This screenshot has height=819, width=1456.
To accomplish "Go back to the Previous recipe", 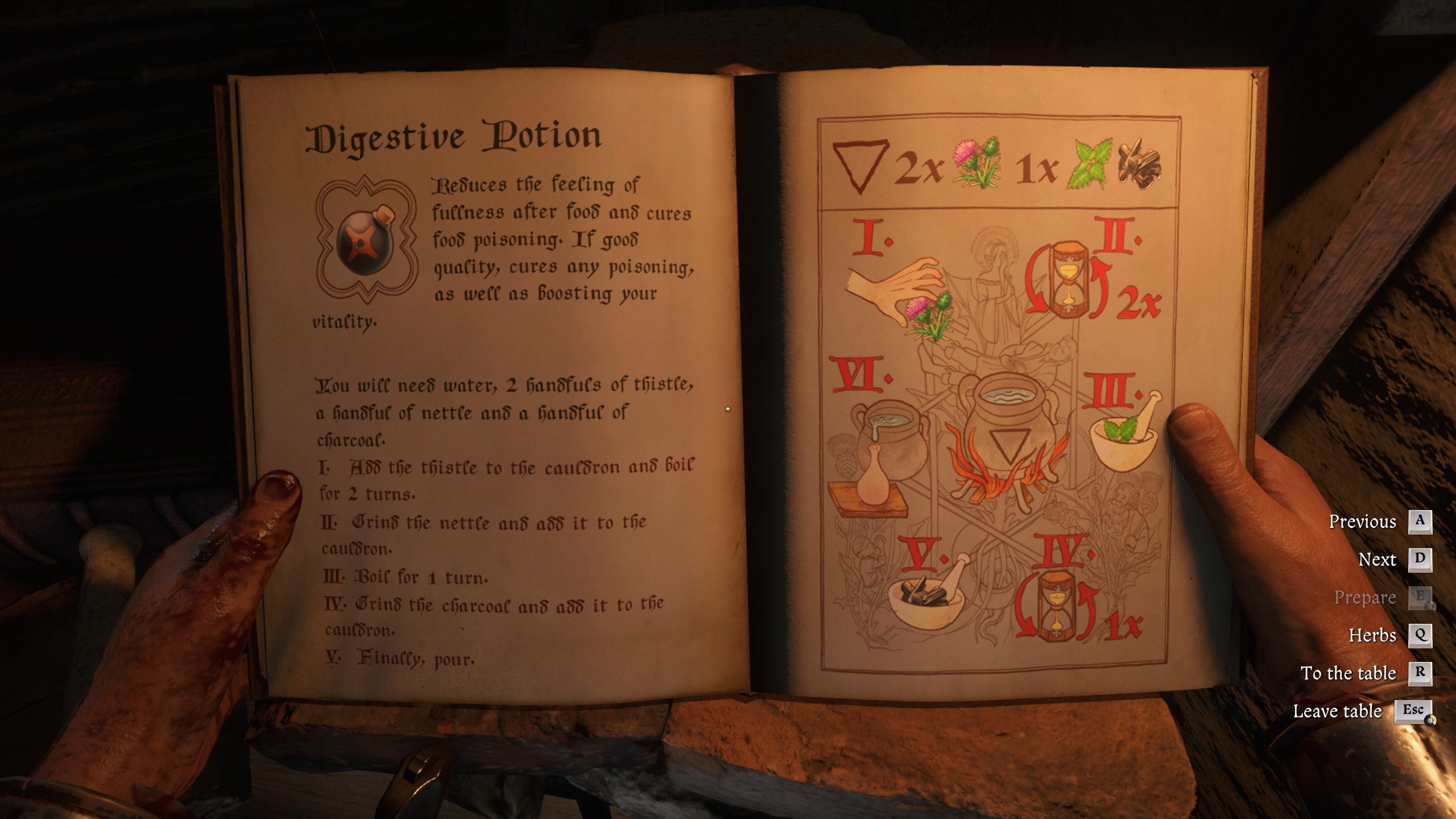I will 1364,522.
